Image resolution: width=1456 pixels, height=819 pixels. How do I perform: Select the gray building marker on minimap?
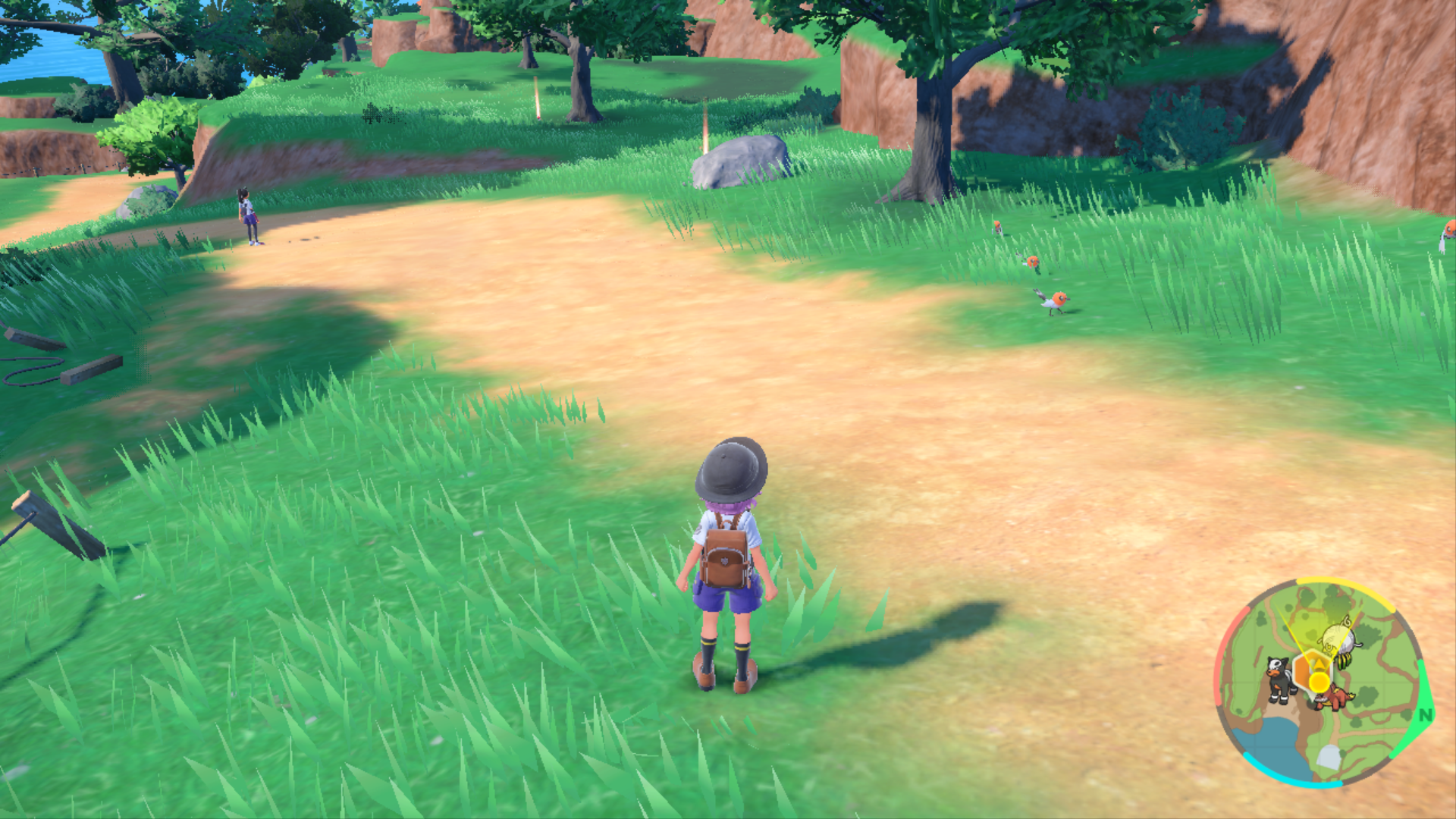click(x=1329, y=756)
